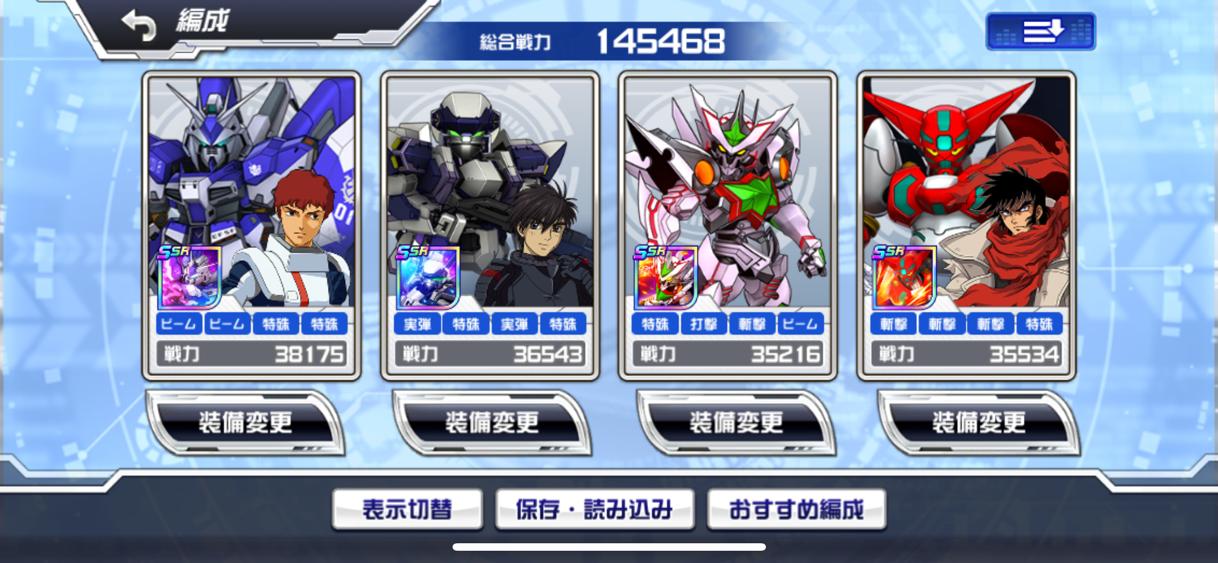This screenshot has height=563, width=1218.
Task: Tap the SSR support icon on the gray robot card
Action: coord(427,276)
